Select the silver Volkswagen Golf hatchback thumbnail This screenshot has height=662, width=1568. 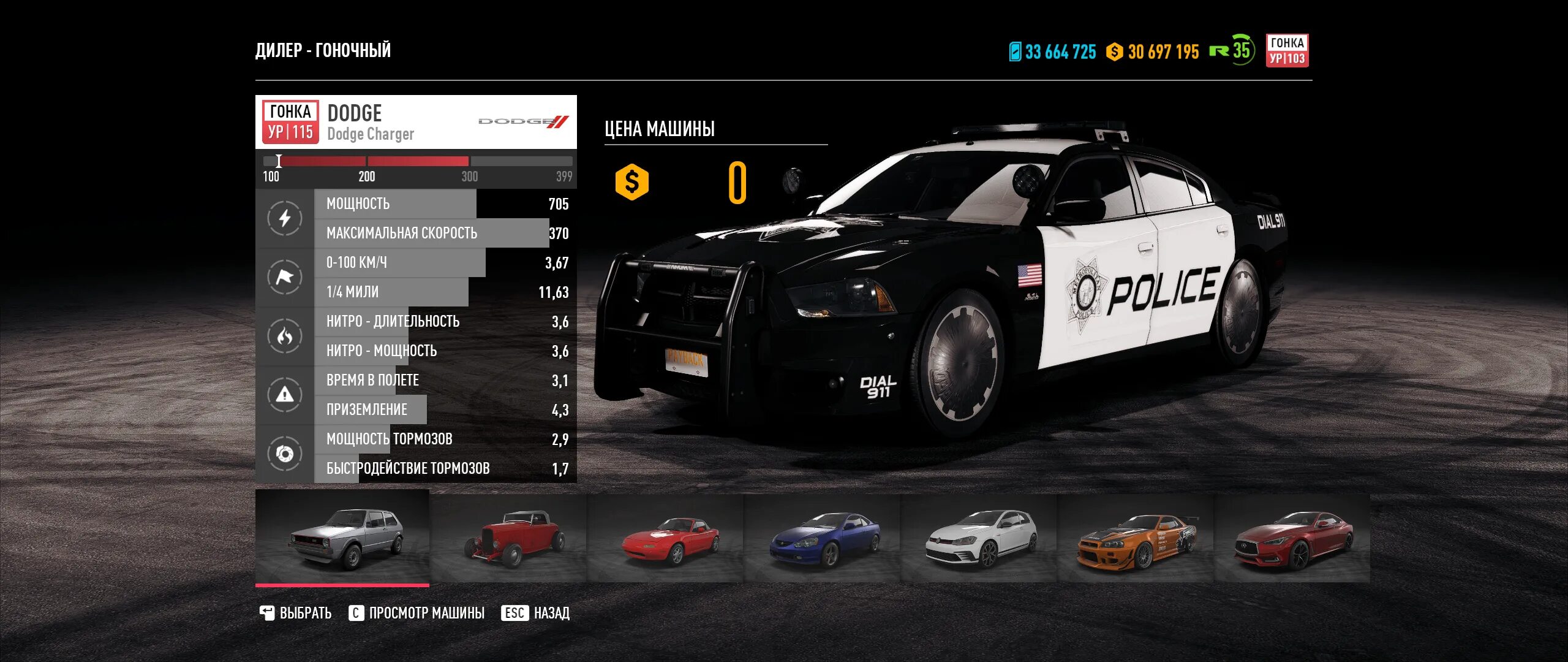click(x=342, y=538)
